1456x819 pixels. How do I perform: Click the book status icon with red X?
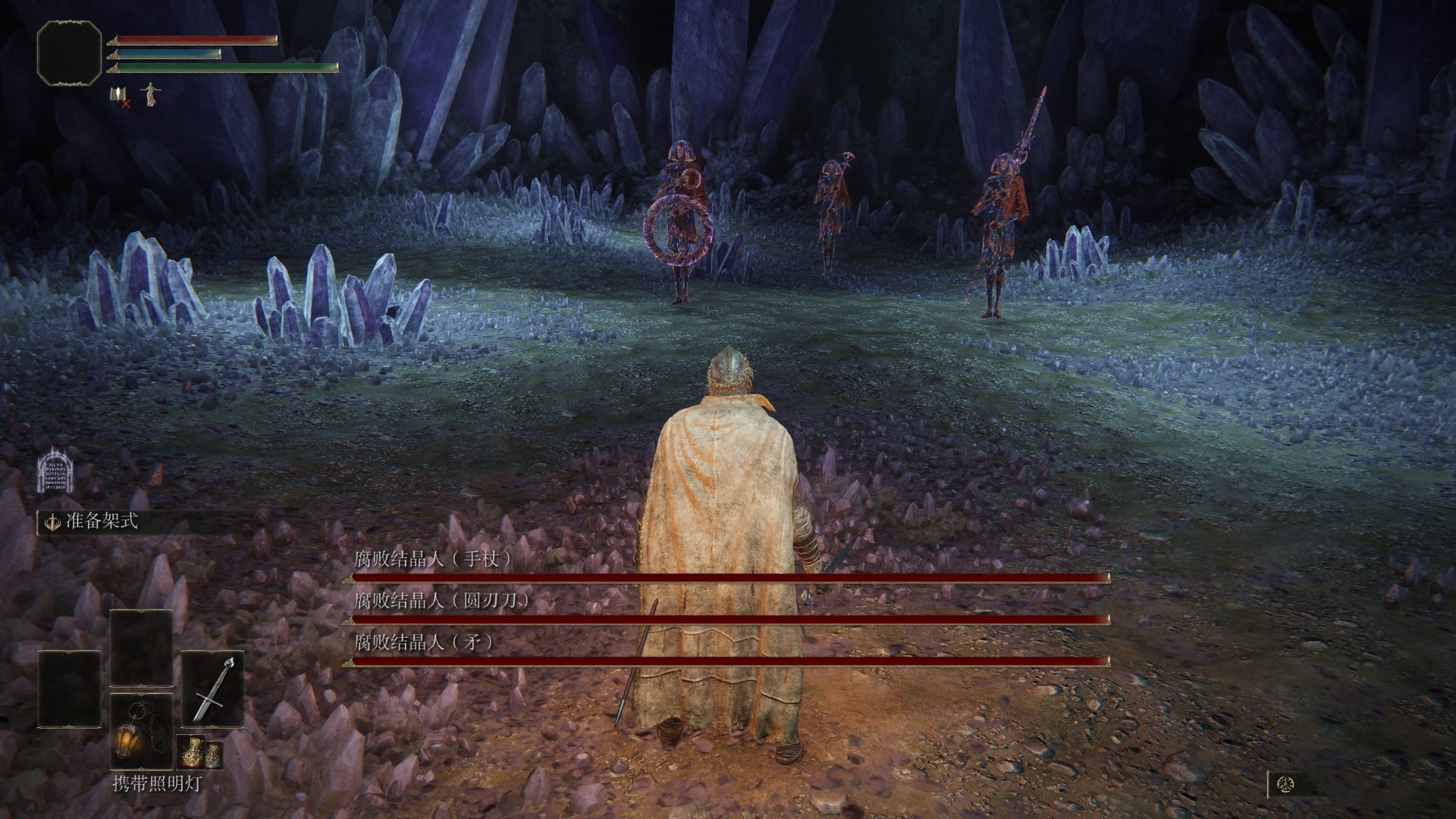121,96
